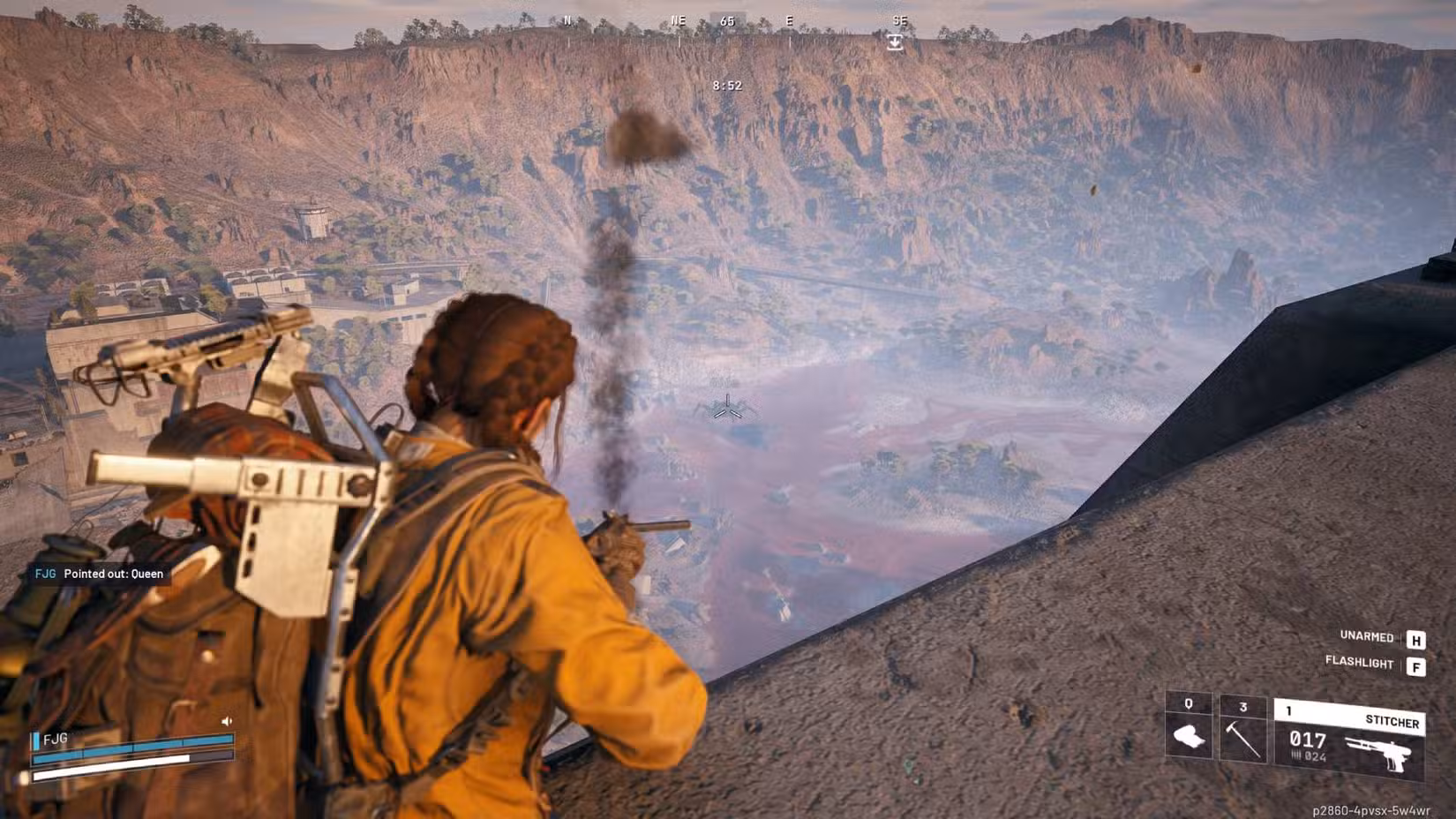Click the waypoint drop marker below the compass

[894, 41]
